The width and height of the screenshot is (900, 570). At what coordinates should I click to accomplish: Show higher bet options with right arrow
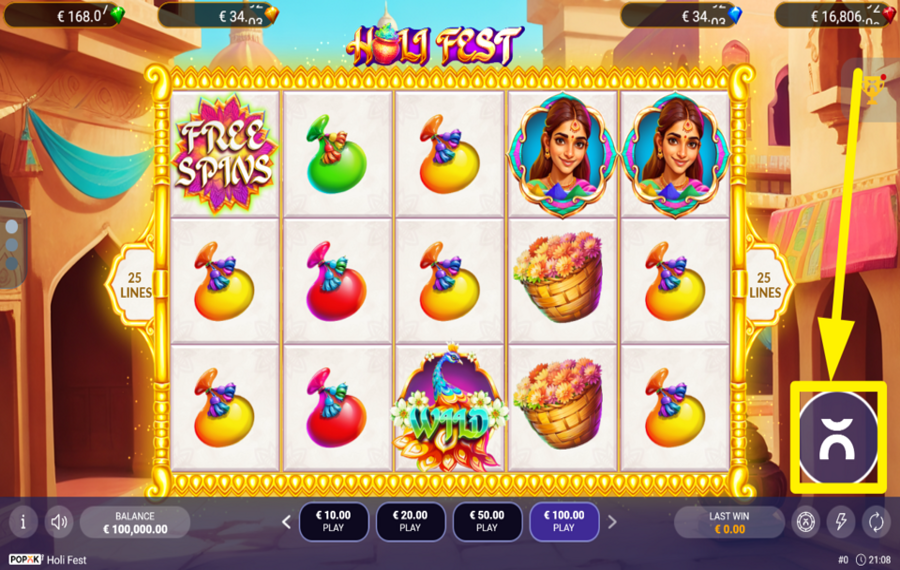point(612,521)
